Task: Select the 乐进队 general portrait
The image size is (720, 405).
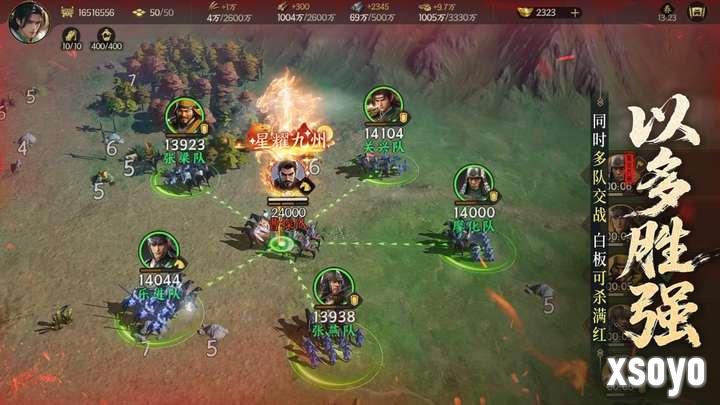Action: [158, 250]
